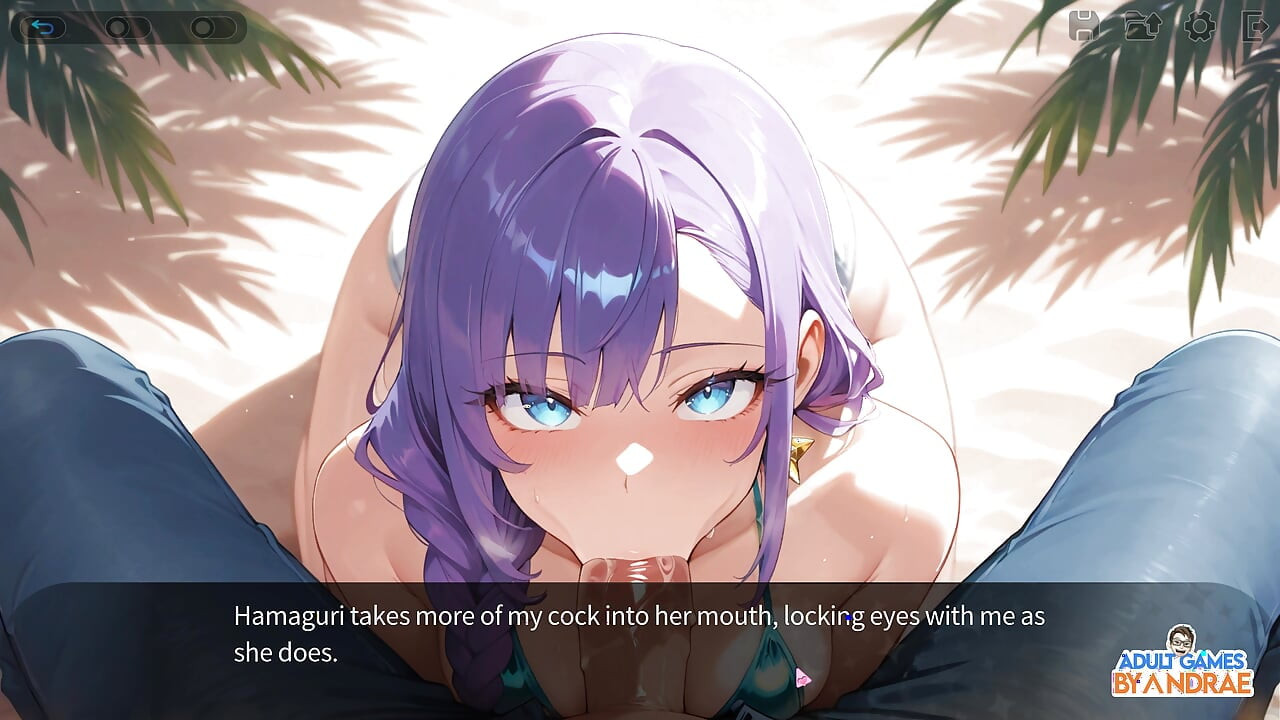
Task: Click the quick menu bar in the top-left corner
Action: pyautogui.click(x=125, y=27)
